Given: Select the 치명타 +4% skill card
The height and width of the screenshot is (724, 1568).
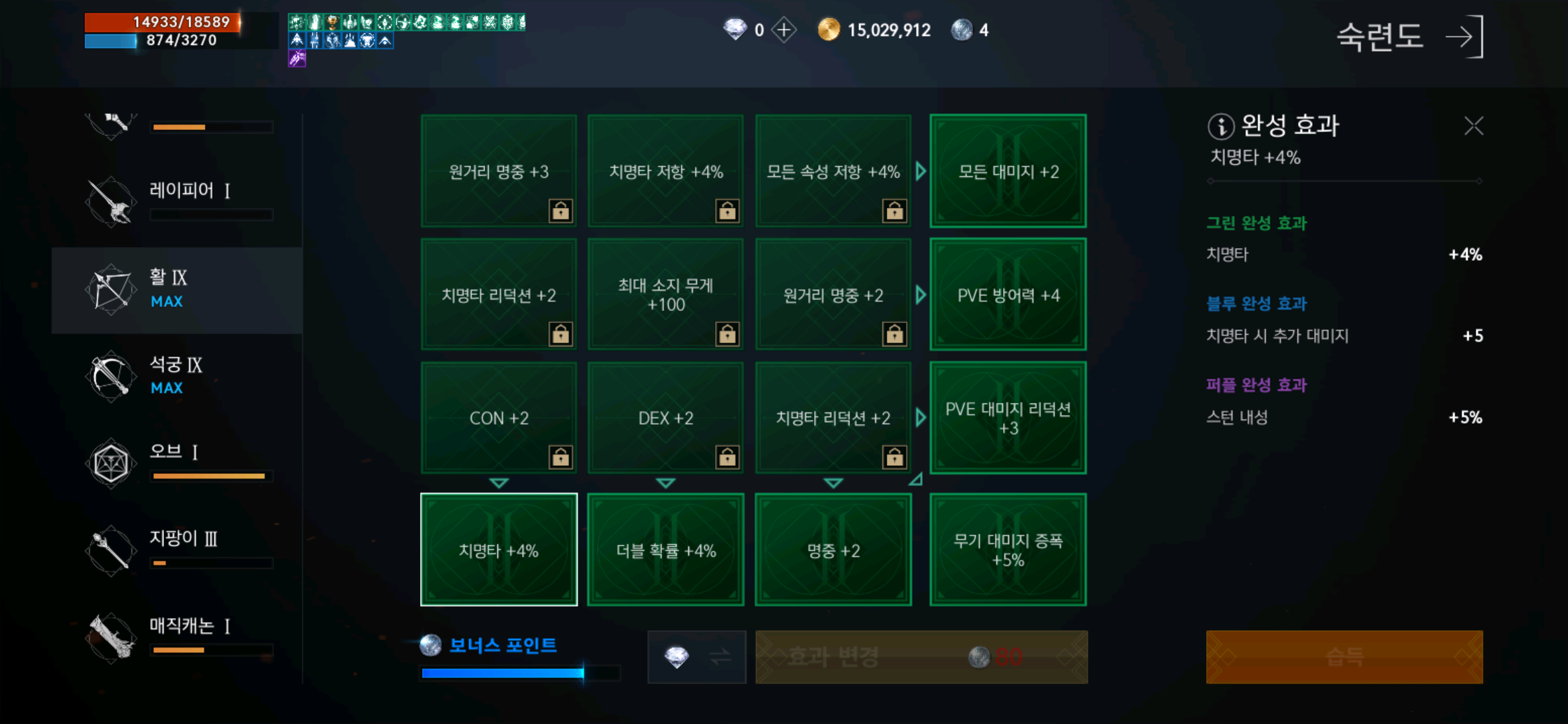Looking at the screenshot, I should pyautogui.click(x=499, y=550).
